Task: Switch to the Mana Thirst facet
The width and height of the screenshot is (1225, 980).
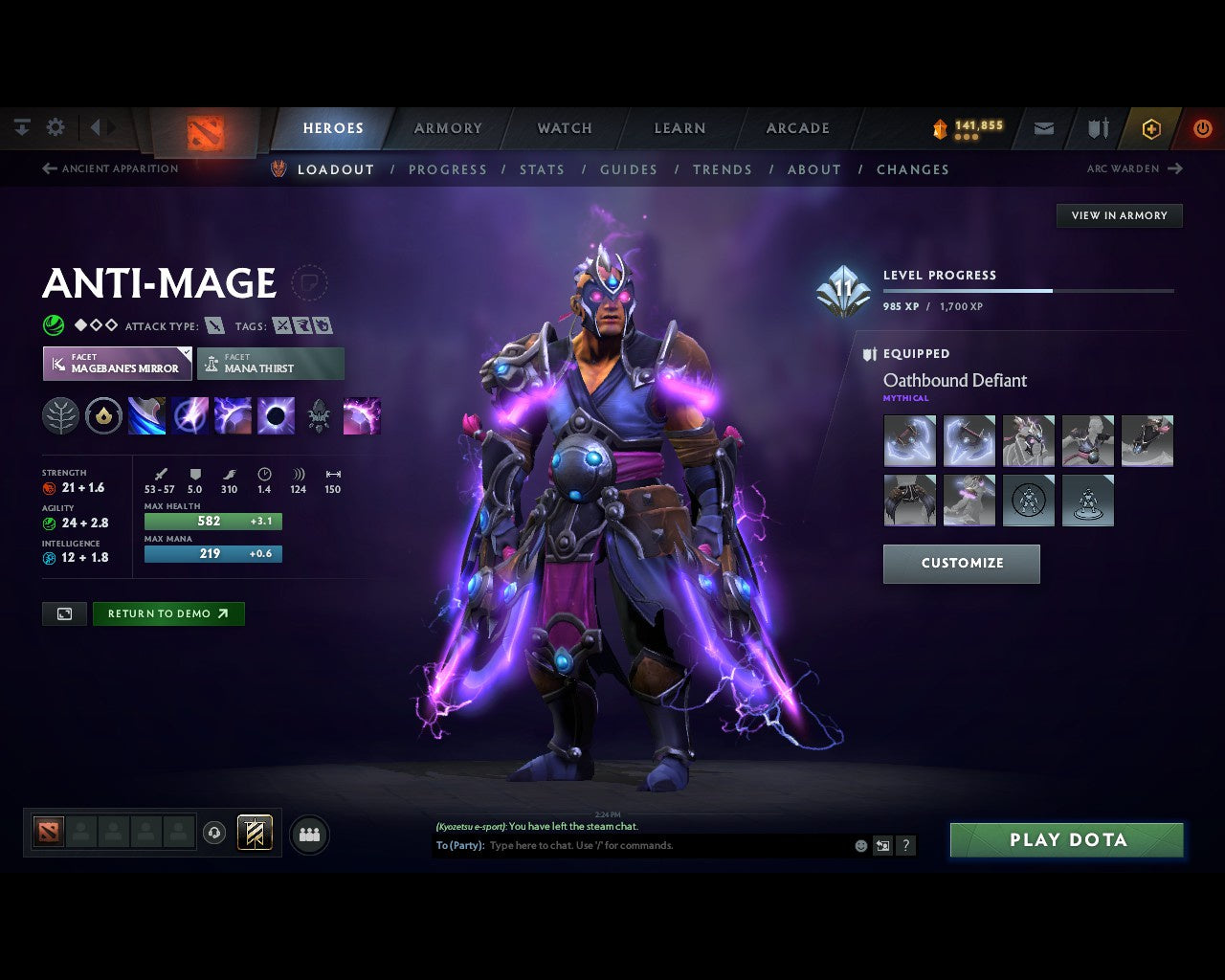Action: (x=271, y=364)
